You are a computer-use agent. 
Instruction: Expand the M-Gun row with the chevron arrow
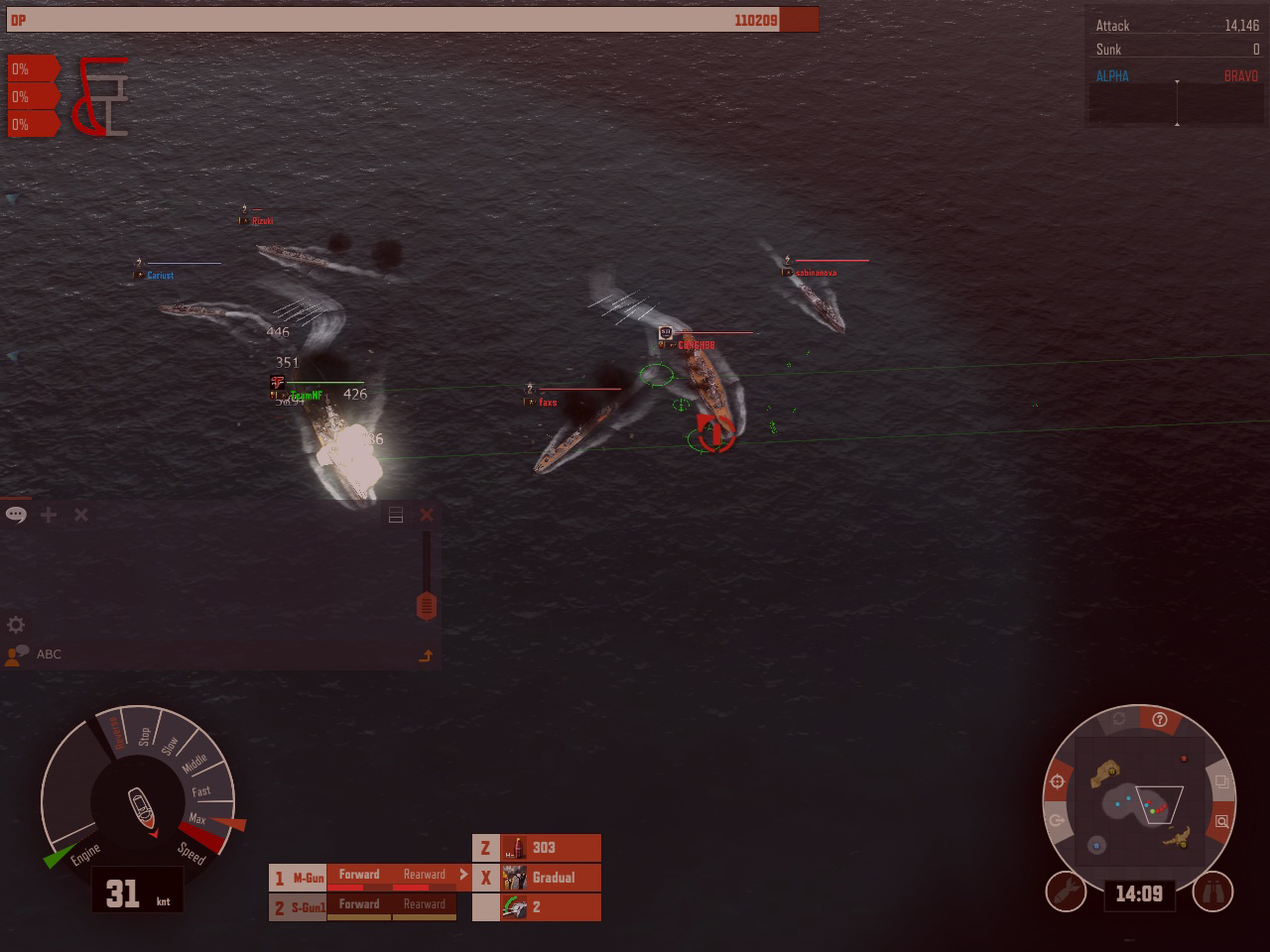[x=464, y=875]
